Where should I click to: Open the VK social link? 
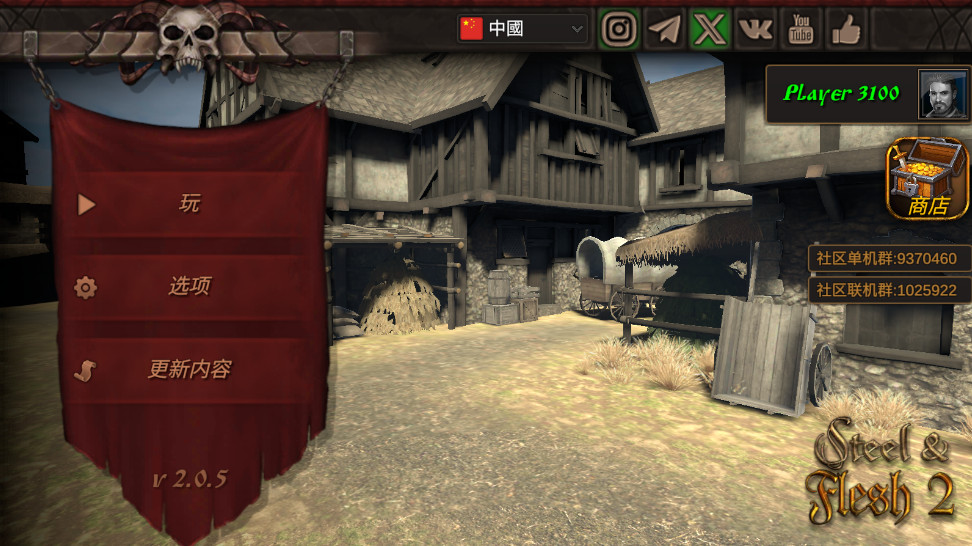(756, 29)
